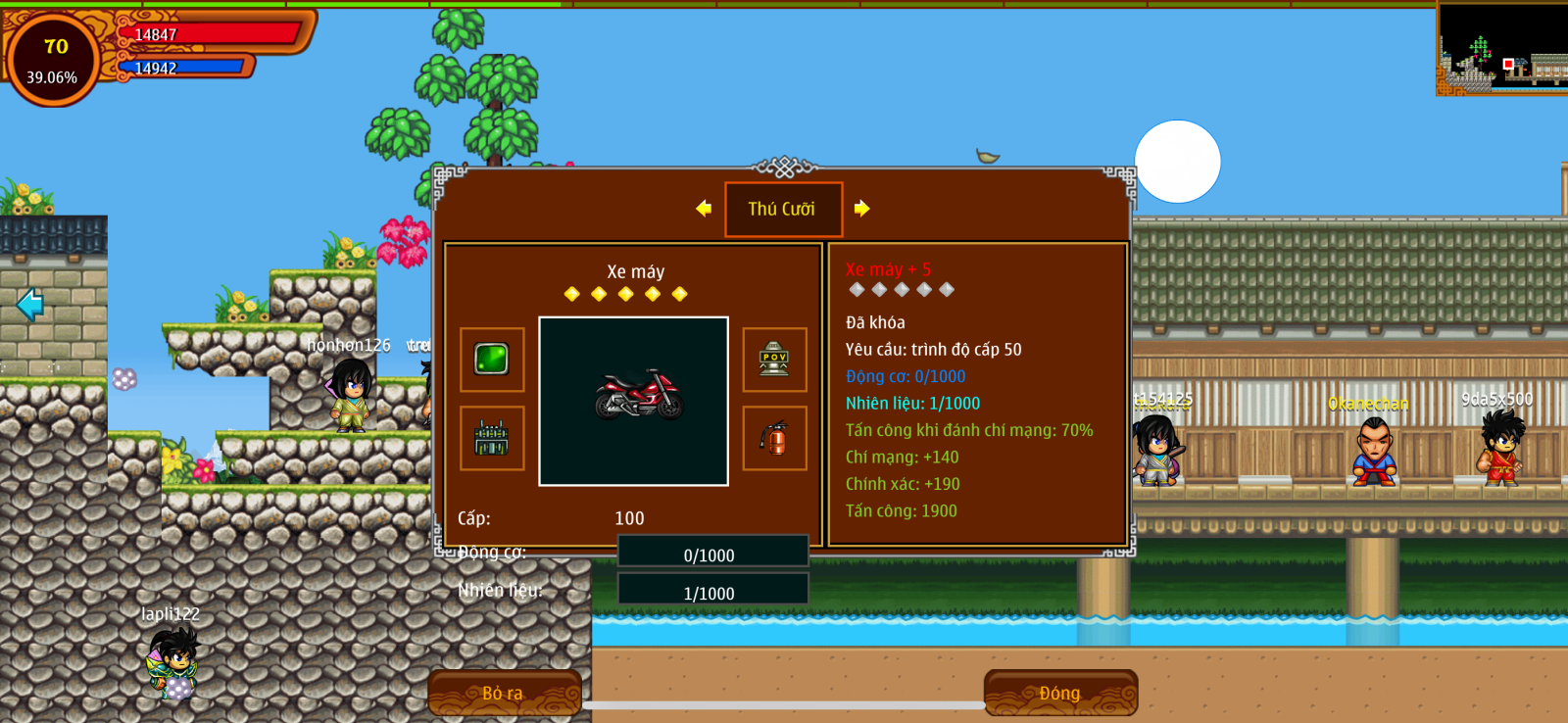
Task: Select the green gem equipment slot
Action: click(491, 360)
